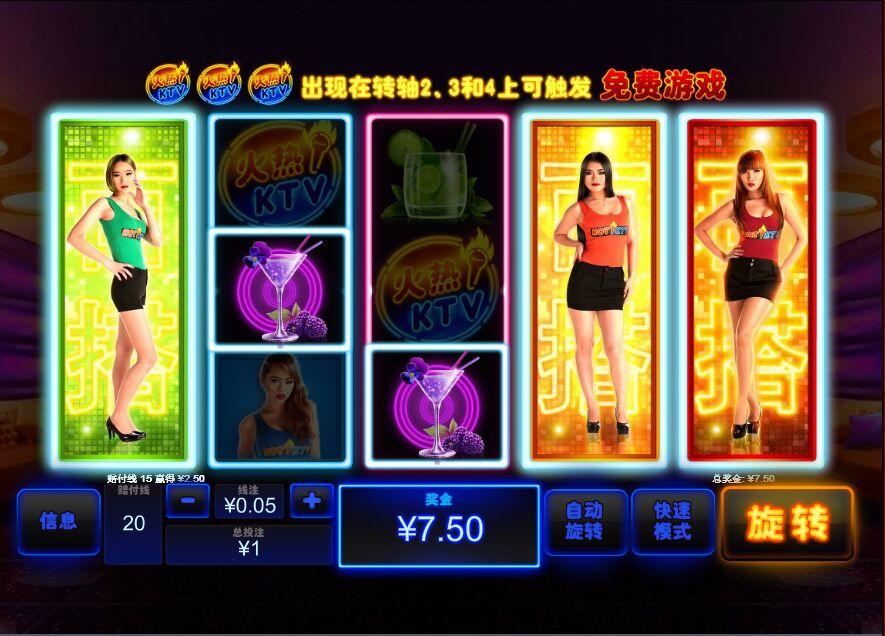This screenshot has width=885, height=636.
Task: Increase line bet with the plus button
Action: click(x=311, y=500)
